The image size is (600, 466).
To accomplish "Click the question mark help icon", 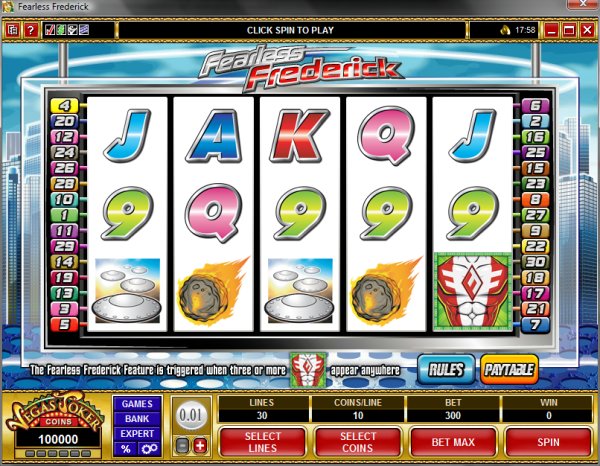I will [x=30, y=31].
